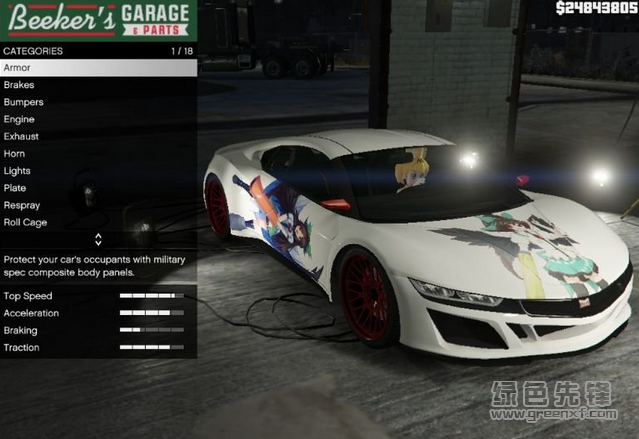Open the Horn options

98,154
